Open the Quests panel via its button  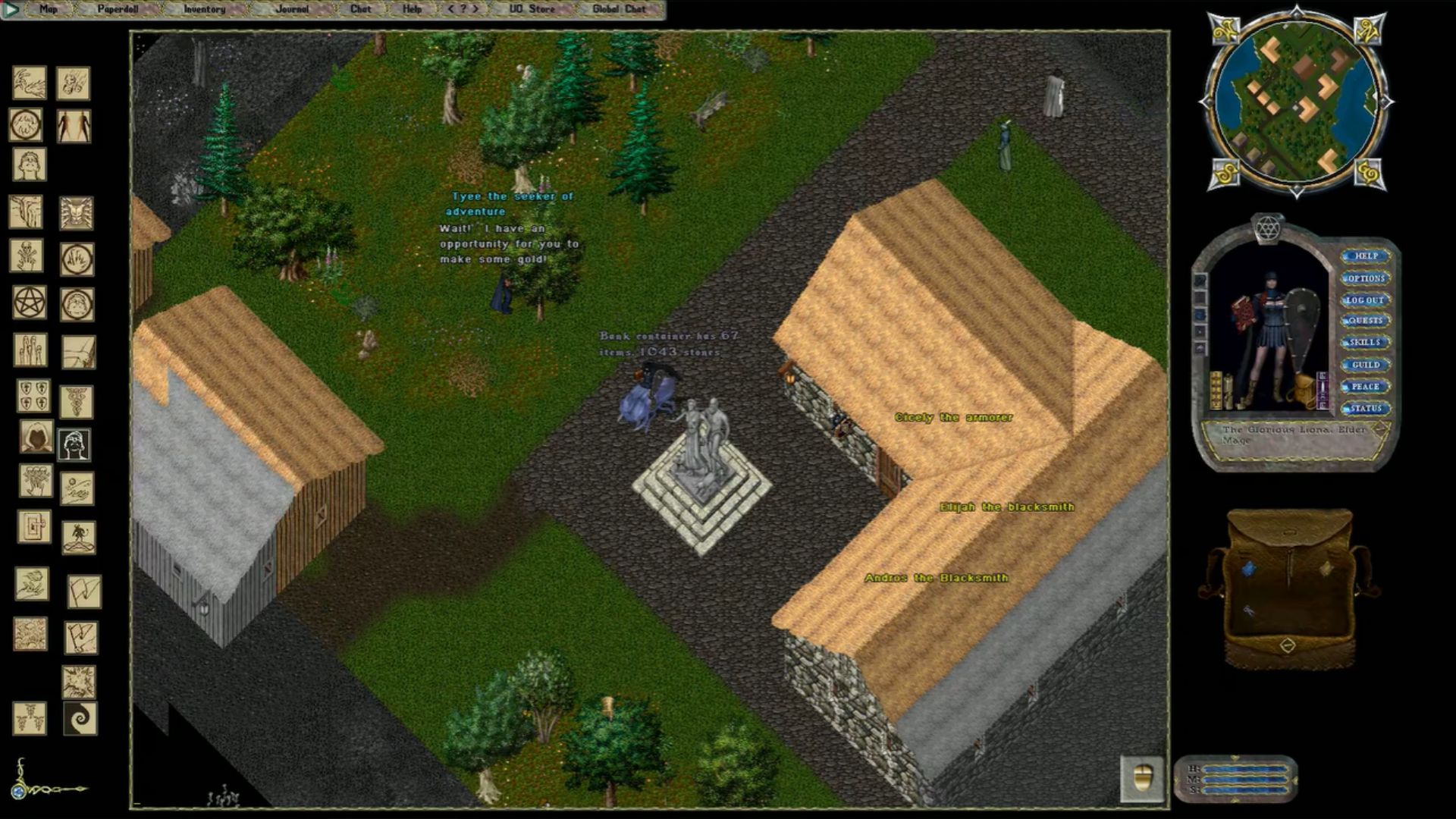coord(1367,321)
